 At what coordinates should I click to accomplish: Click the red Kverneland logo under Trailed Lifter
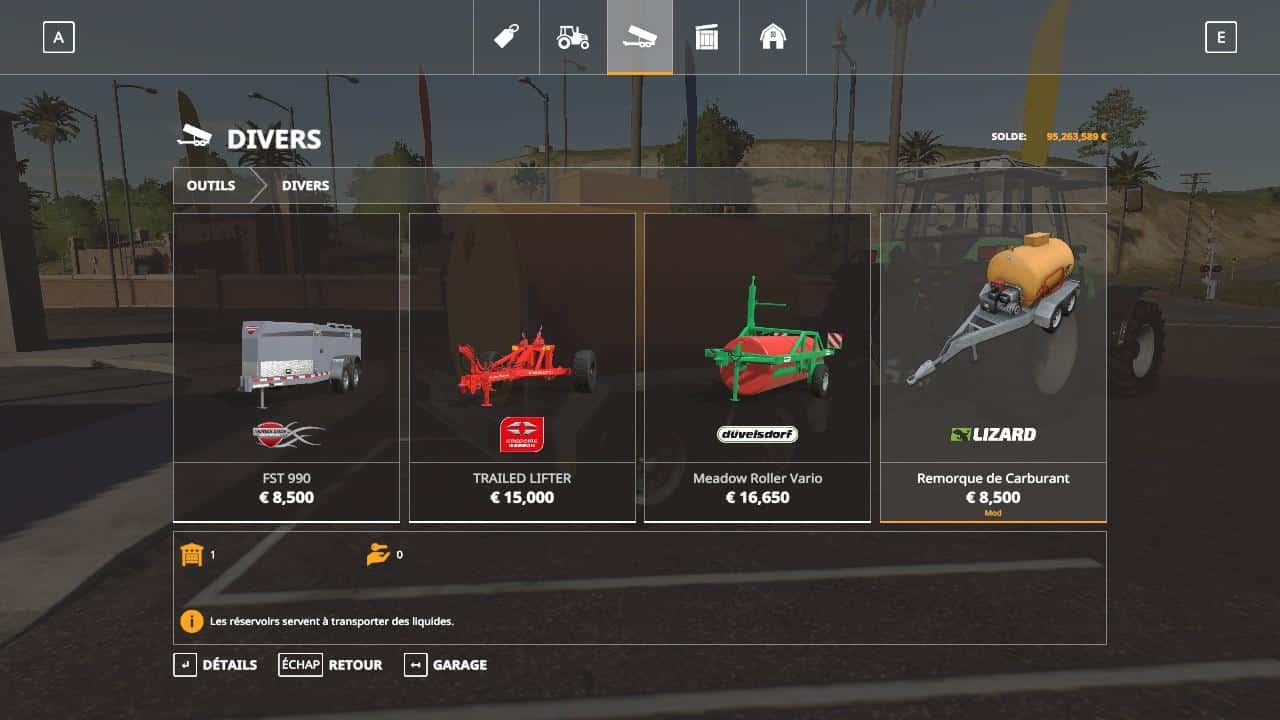coord(522,433)
